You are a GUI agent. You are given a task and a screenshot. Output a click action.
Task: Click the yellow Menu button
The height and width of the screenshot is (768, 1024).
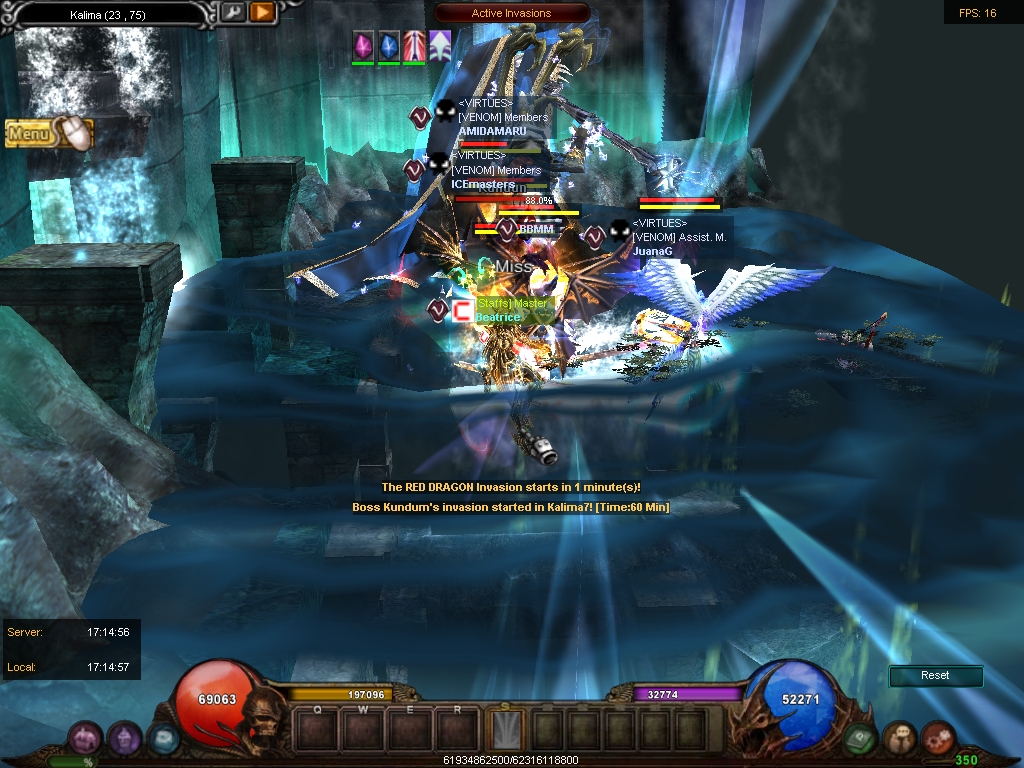tap(48, 133)
